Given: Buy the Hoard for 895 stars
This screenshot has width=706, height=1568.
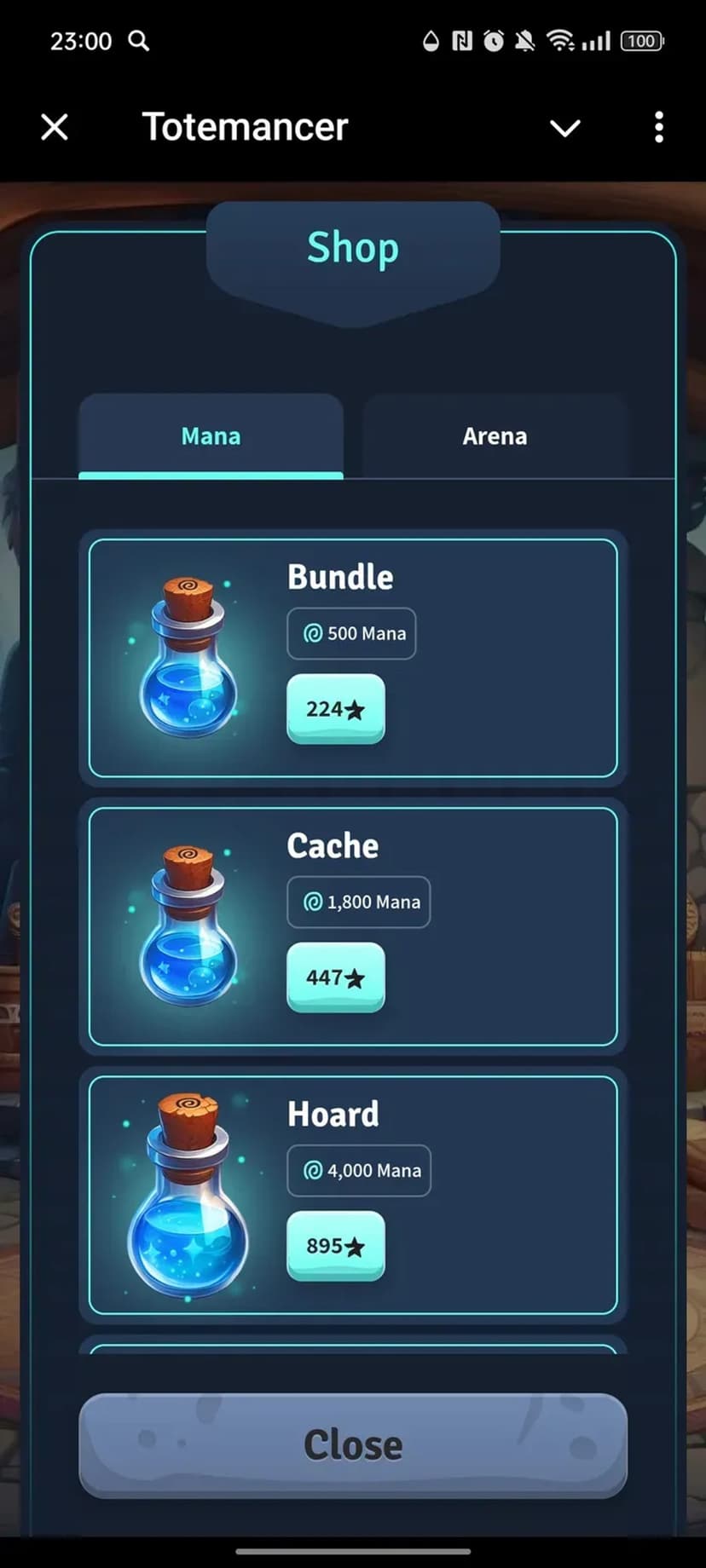Looking at the screenshot, I should pyautogui.click(x=335, y=1246).
